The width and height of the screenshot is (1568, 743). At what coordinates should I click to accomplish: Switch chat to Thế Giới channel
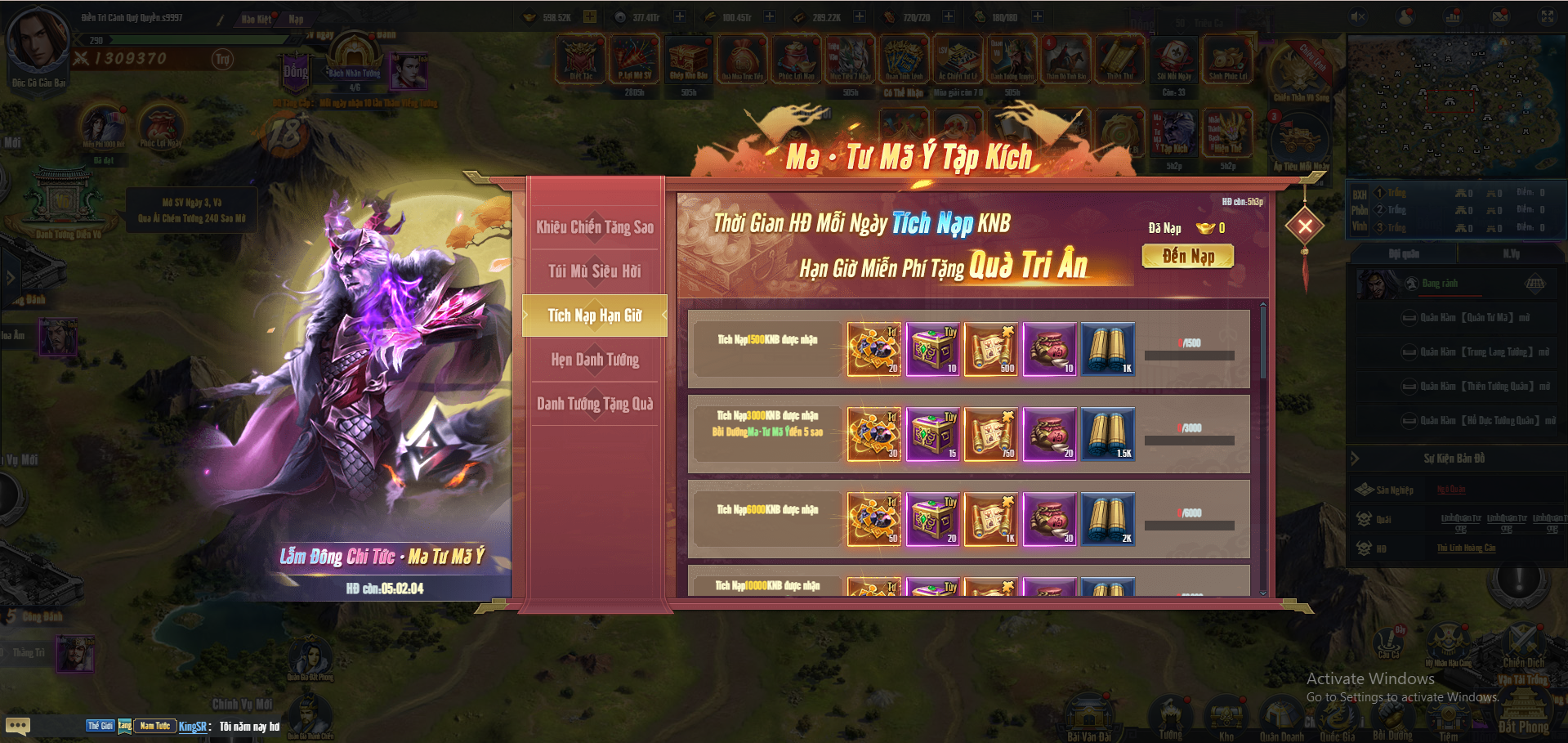point(101,726)
